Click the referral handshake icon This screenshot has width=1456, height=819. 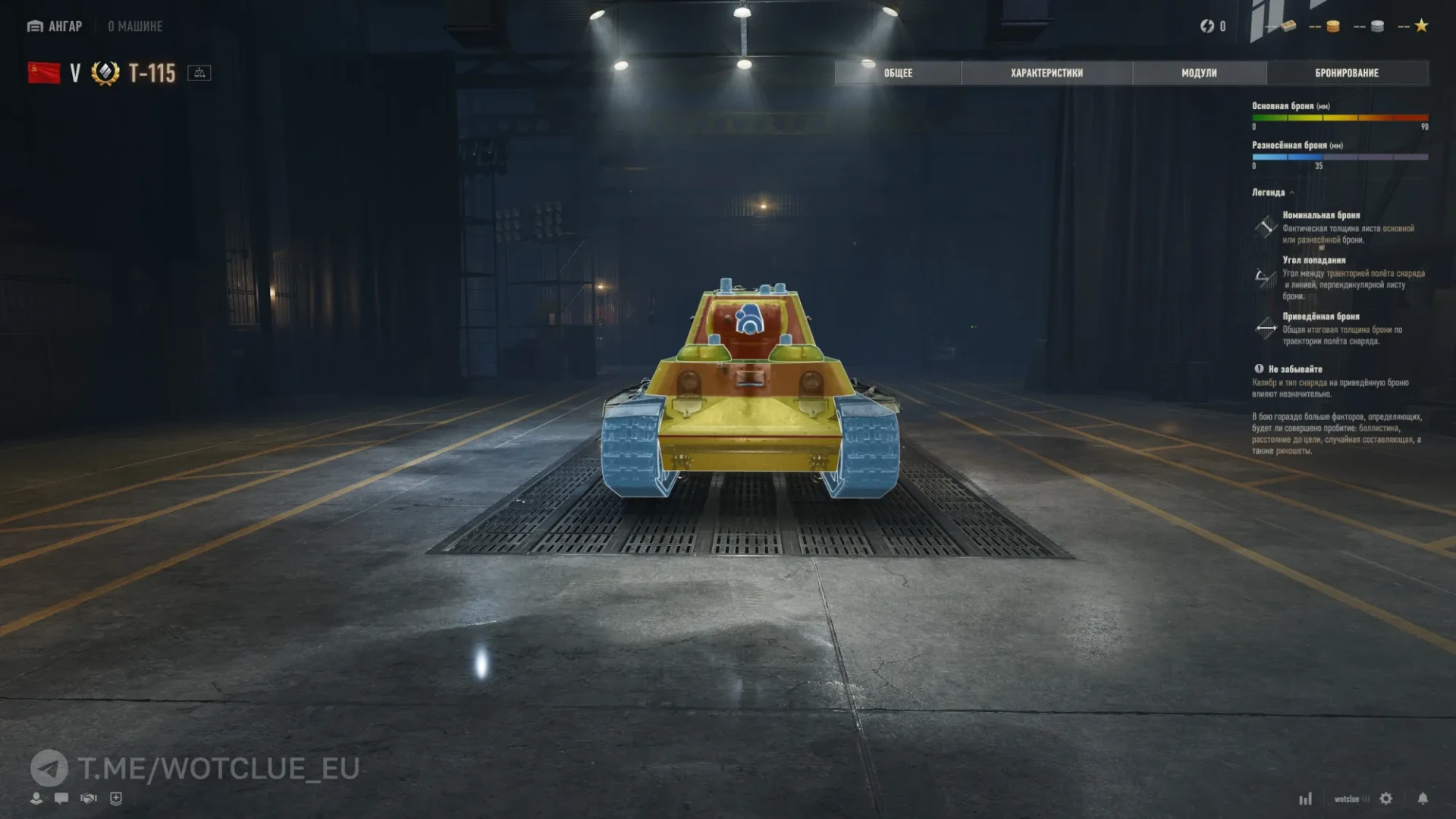[89, 798]
